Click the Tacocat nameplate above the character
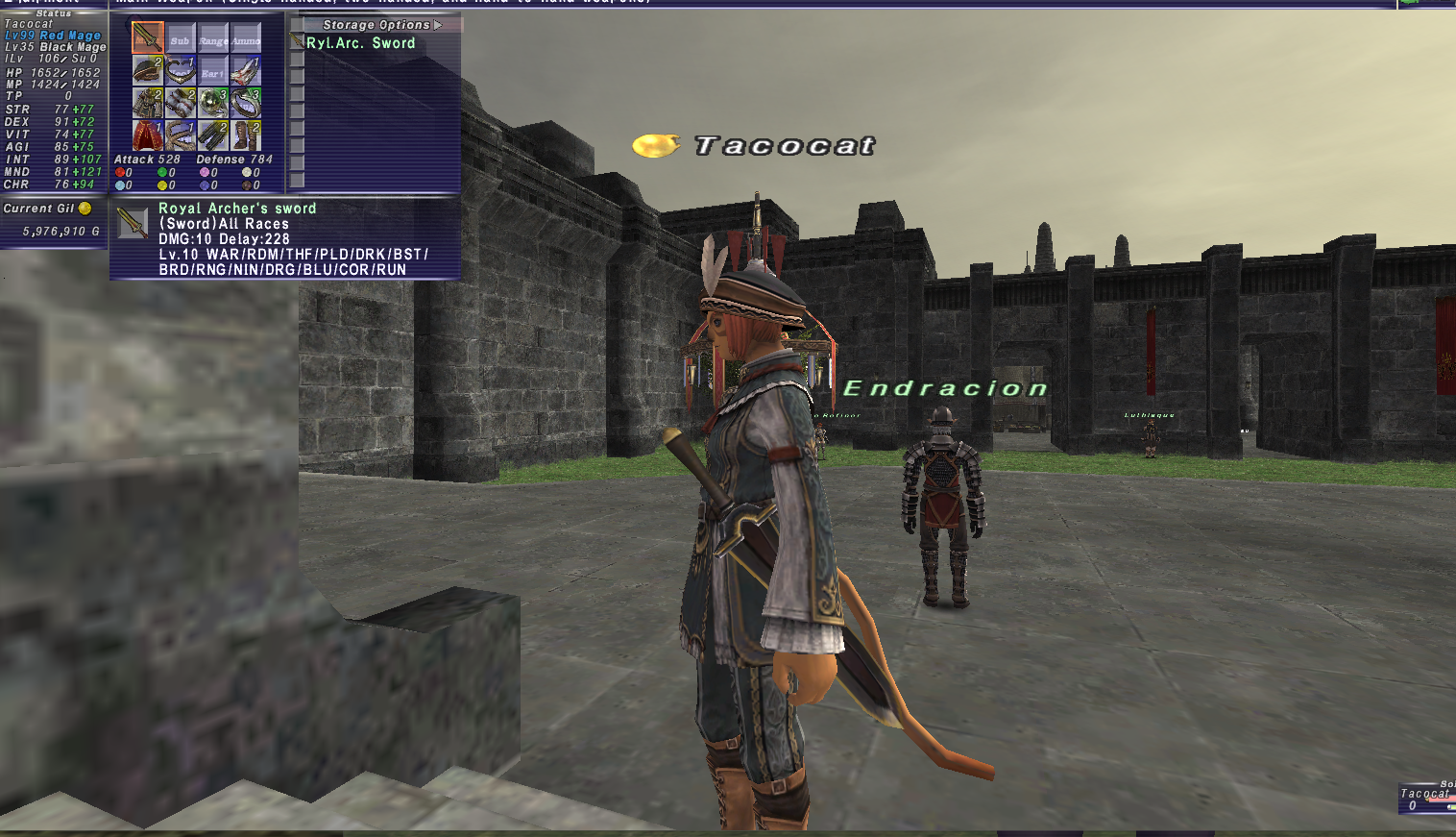Screen dimensions: 1456x837 coord(785,145)
